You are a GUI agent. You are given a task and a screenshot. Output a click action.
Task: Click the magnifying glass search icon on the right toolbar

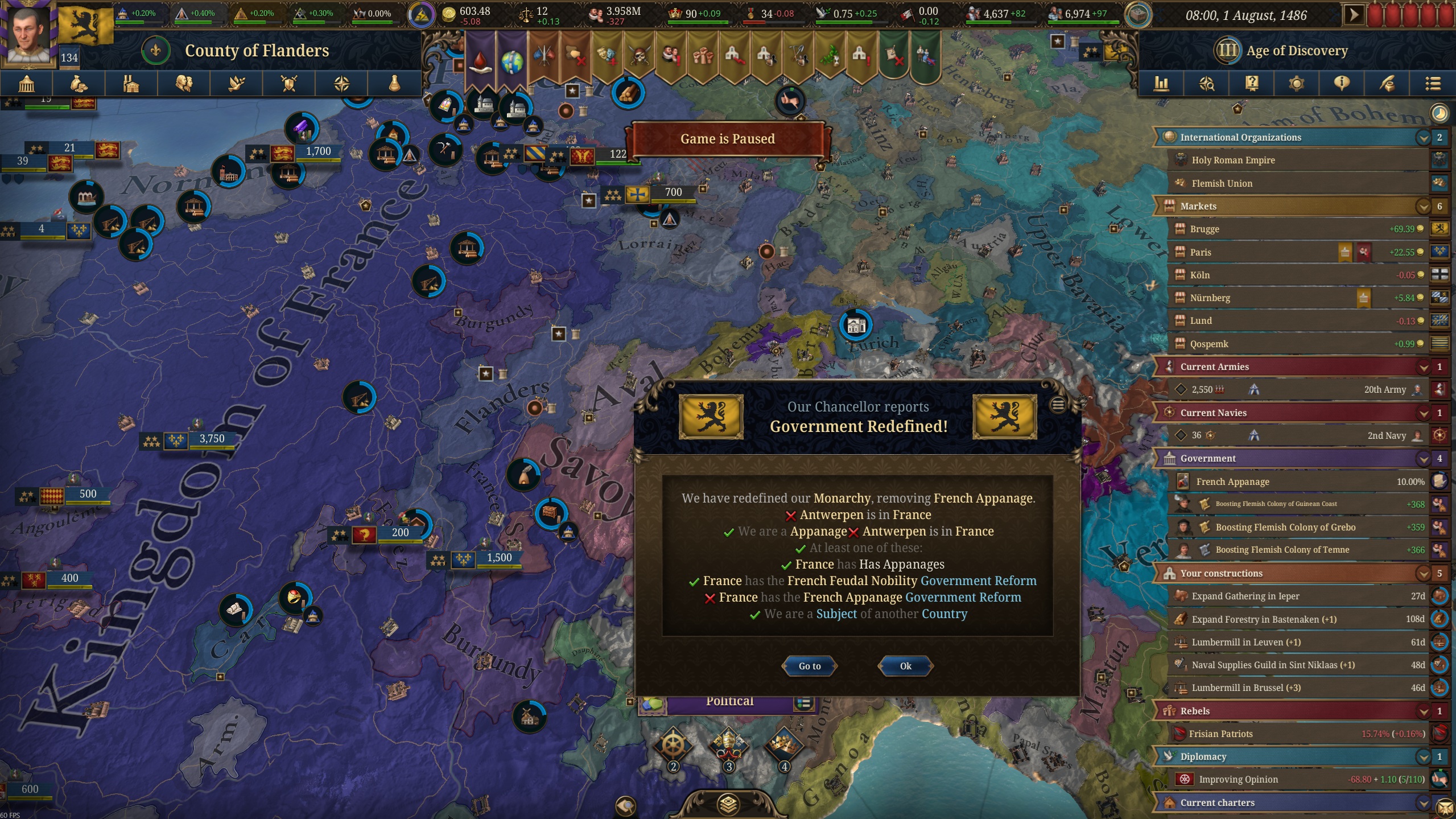click(1207, 83)
